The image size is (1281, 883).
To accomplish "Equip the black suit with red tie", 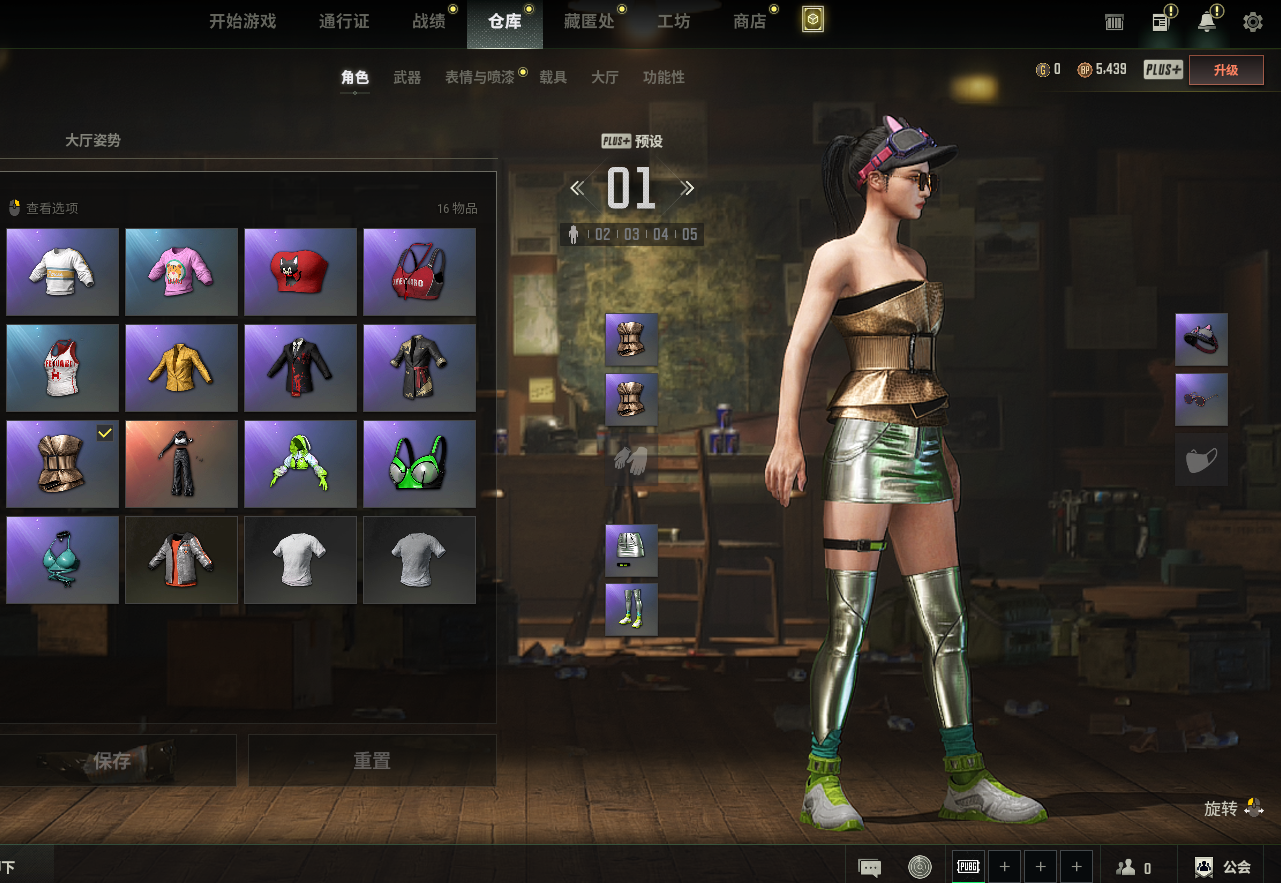I will coord(300,368).
